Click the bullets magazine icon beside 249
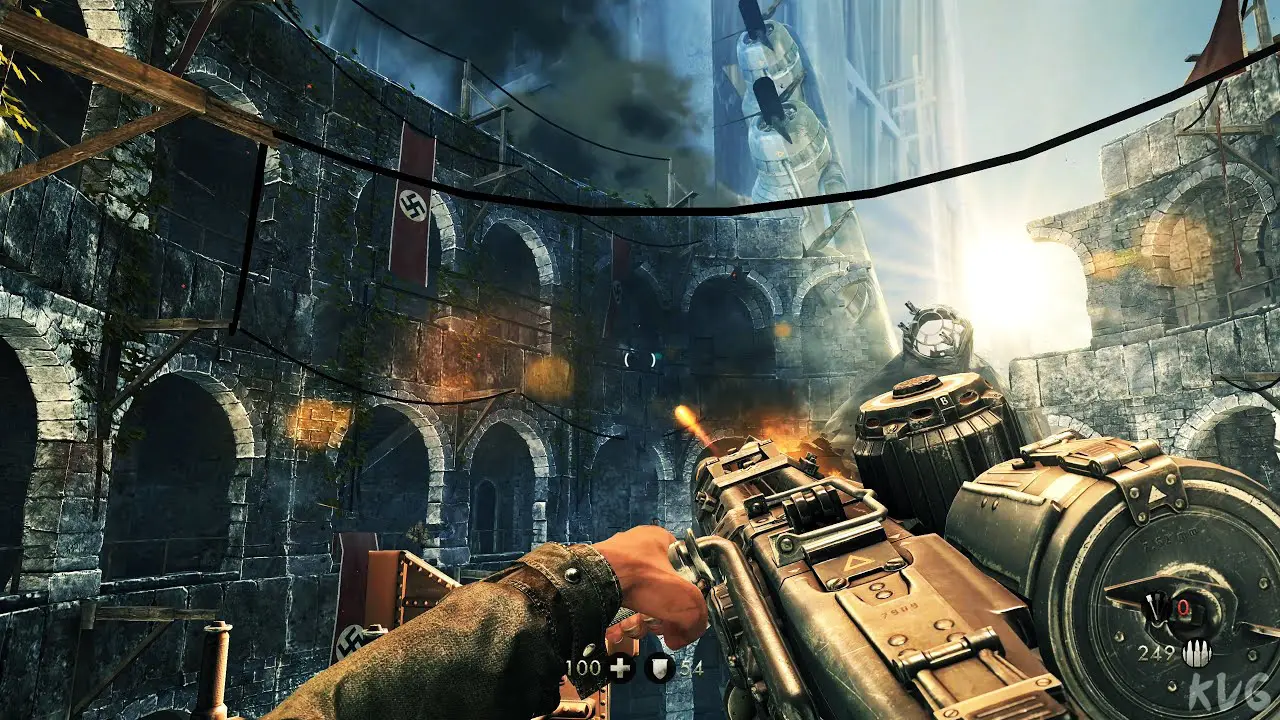 point(1196,653)
